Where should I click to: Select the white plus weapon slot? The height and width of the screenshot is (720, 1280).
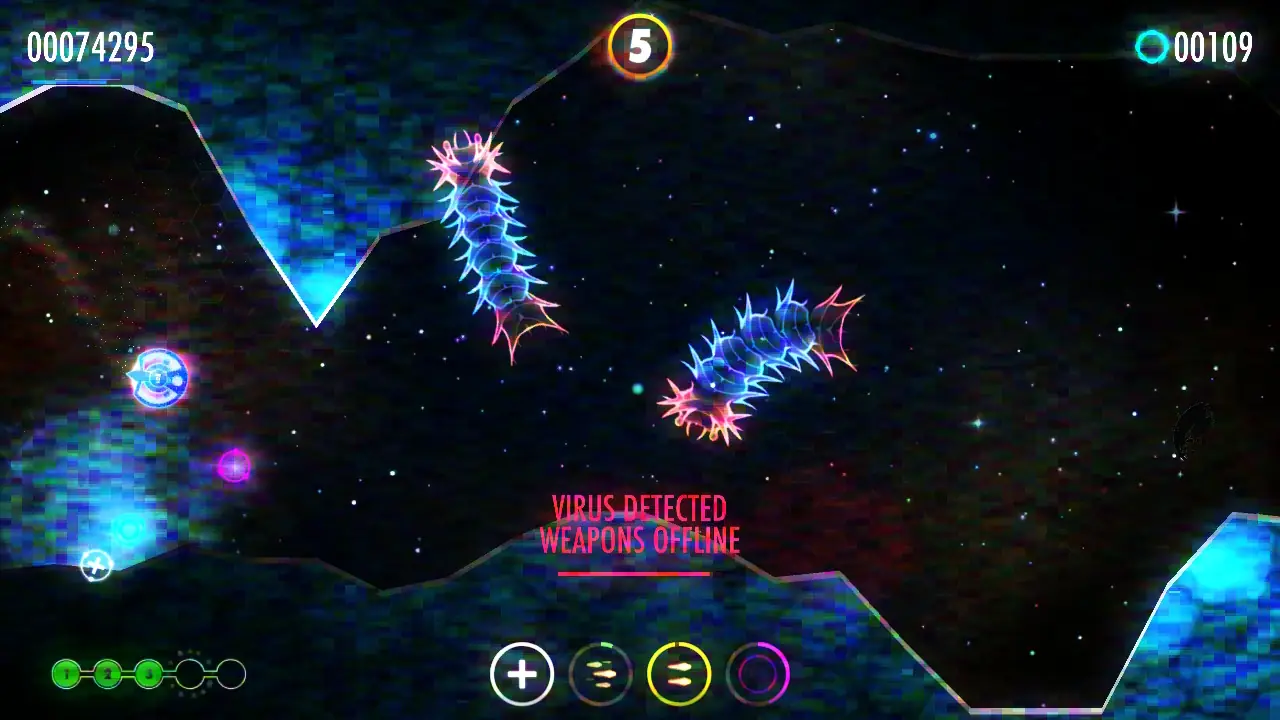(x=522, y=674)
